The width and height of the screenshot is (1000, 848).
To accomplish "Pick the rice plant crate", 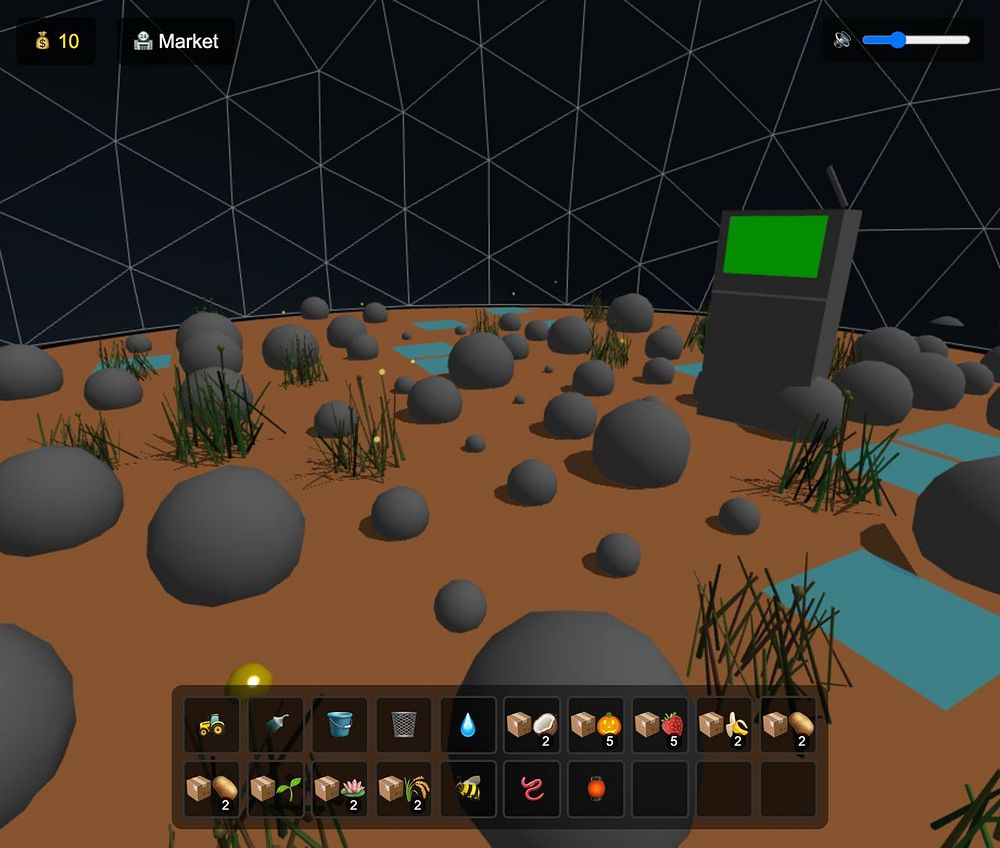I will click(x=404, y=789).
